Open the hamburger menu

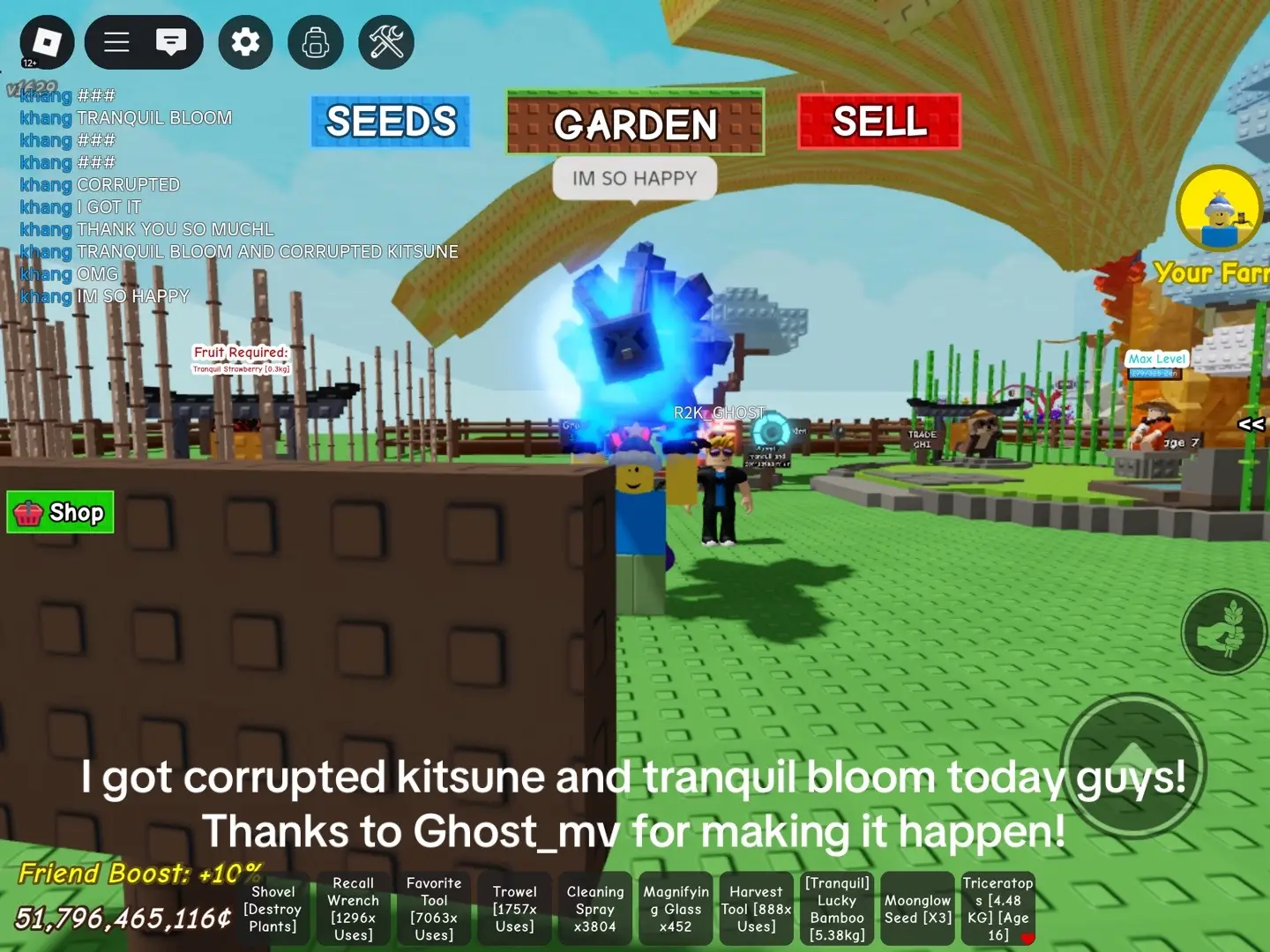point(116,41)
